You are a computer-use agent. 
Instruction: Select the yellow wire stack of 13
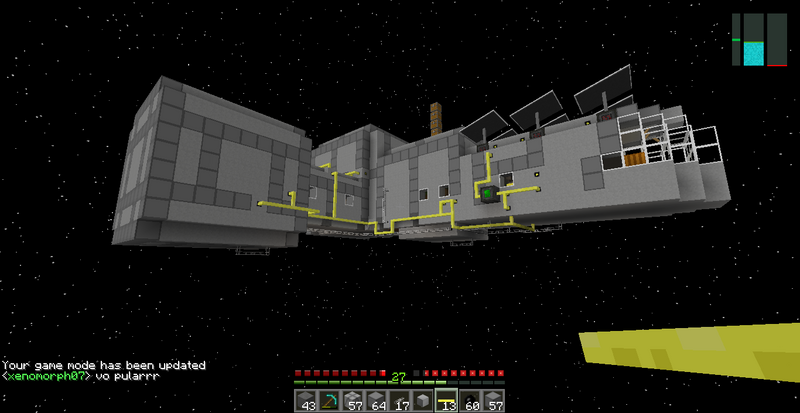click(445, 402)
